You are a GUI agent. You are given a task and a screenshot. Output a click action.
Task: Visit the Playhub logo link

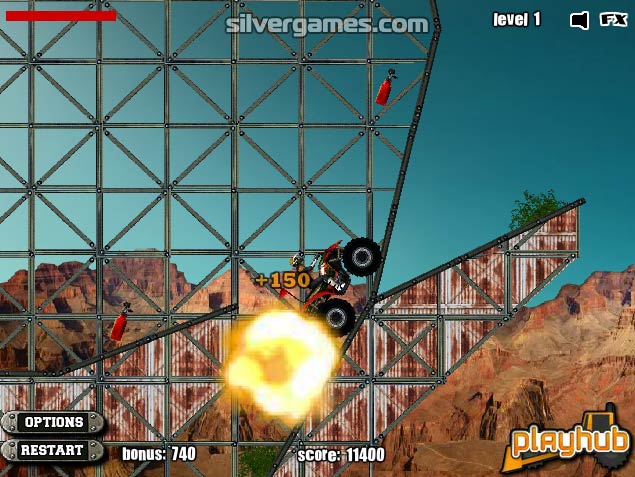point(571,440)
